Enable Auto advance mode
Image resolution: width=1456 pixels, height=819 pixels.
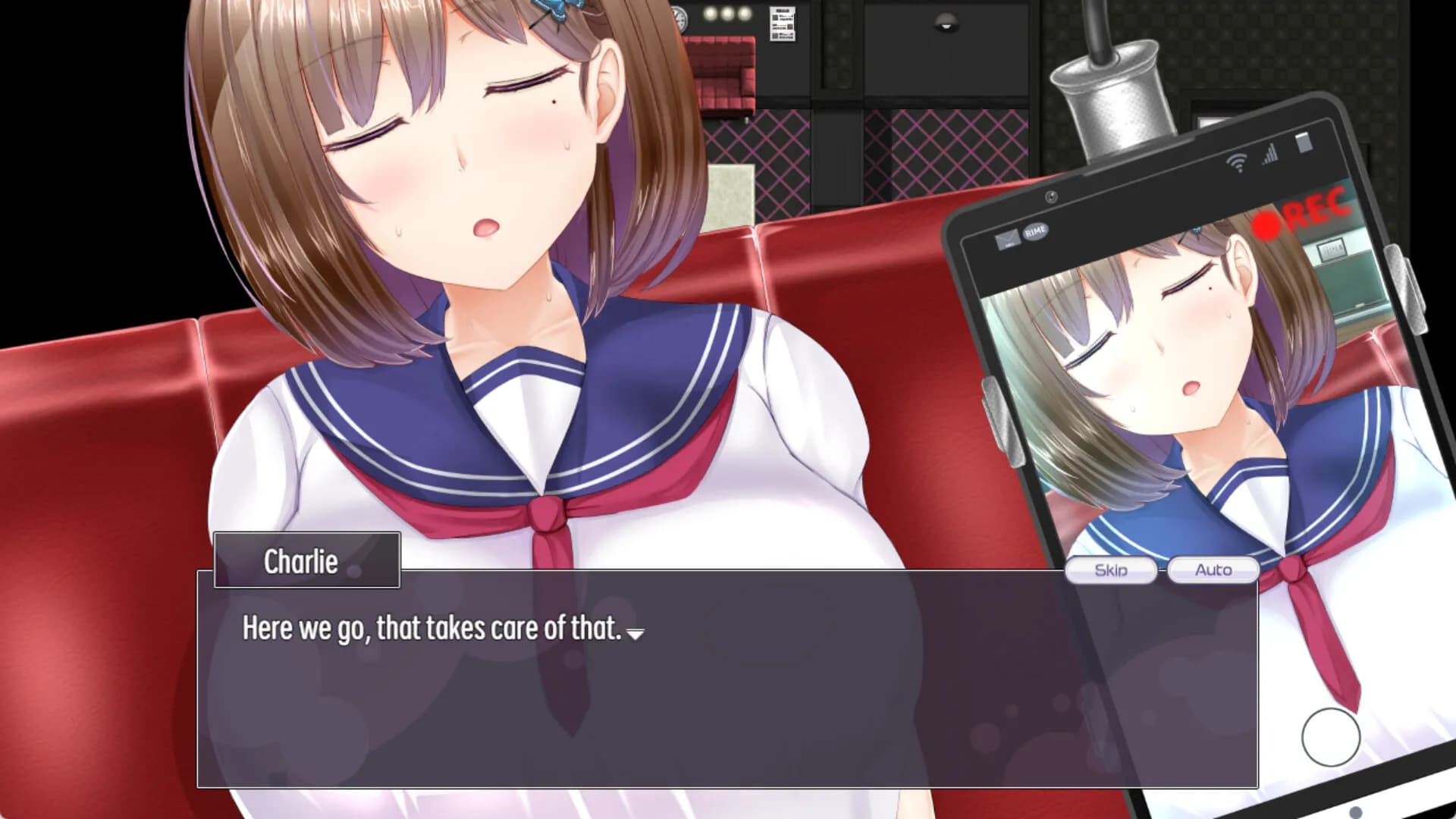point(1213,570)
